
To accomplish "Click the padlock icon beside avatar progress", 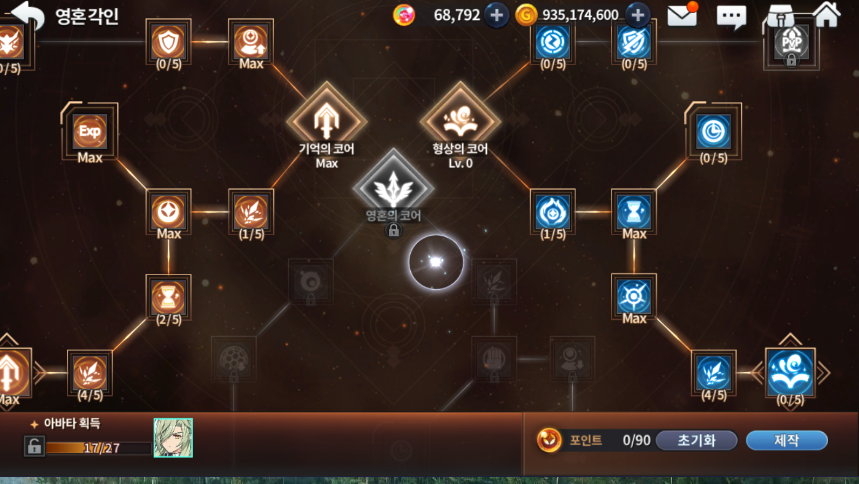I will pos(34,446).
